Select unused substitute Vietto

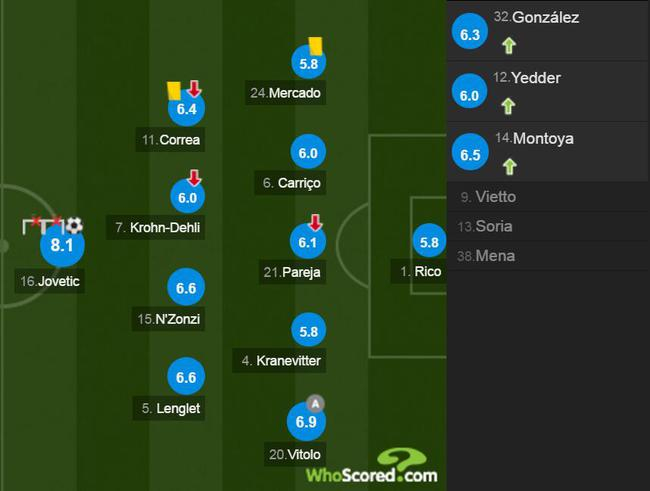[x=547, y=197]
